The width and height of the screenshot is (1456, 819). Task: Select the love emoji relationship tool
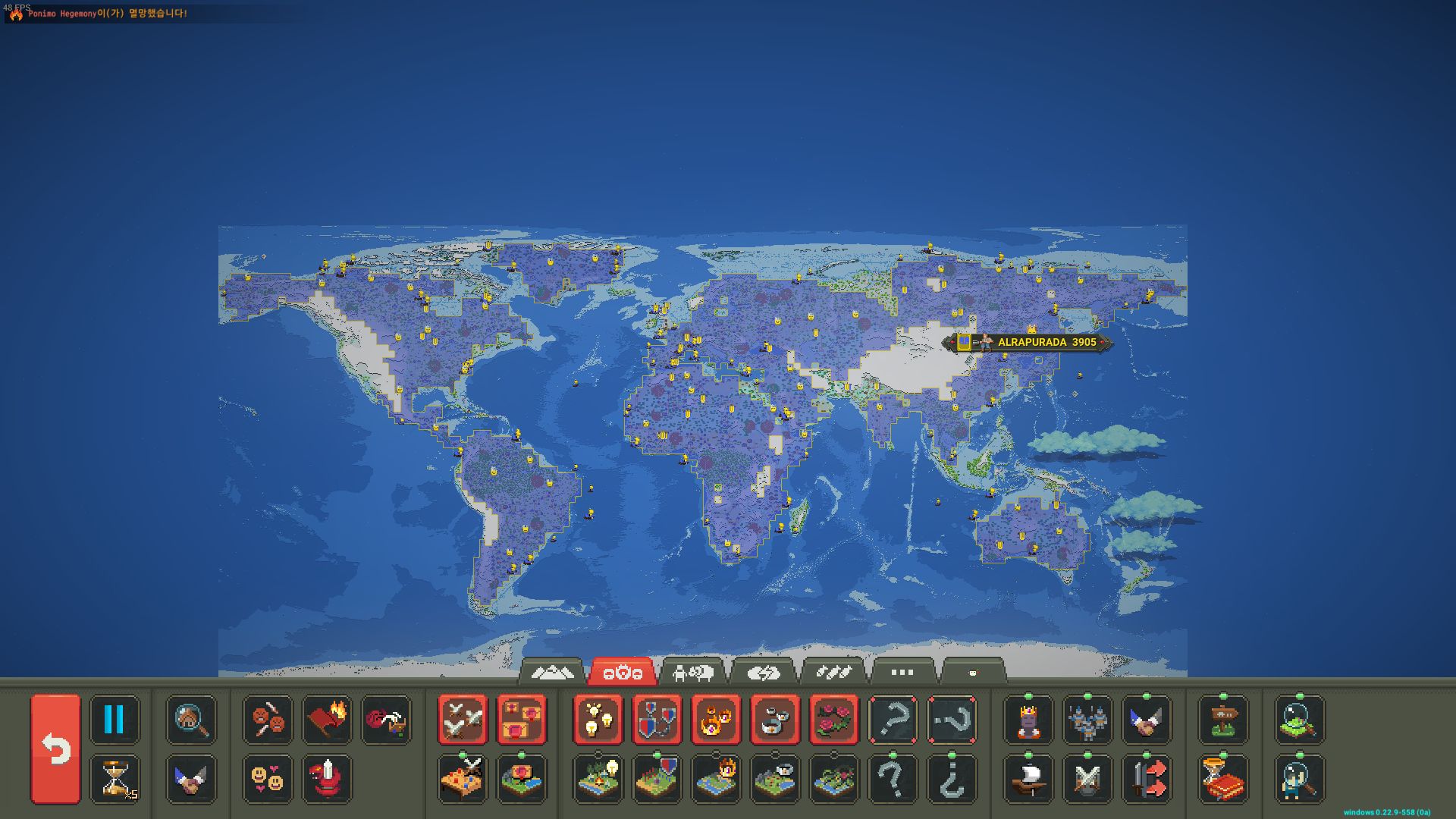269,779
